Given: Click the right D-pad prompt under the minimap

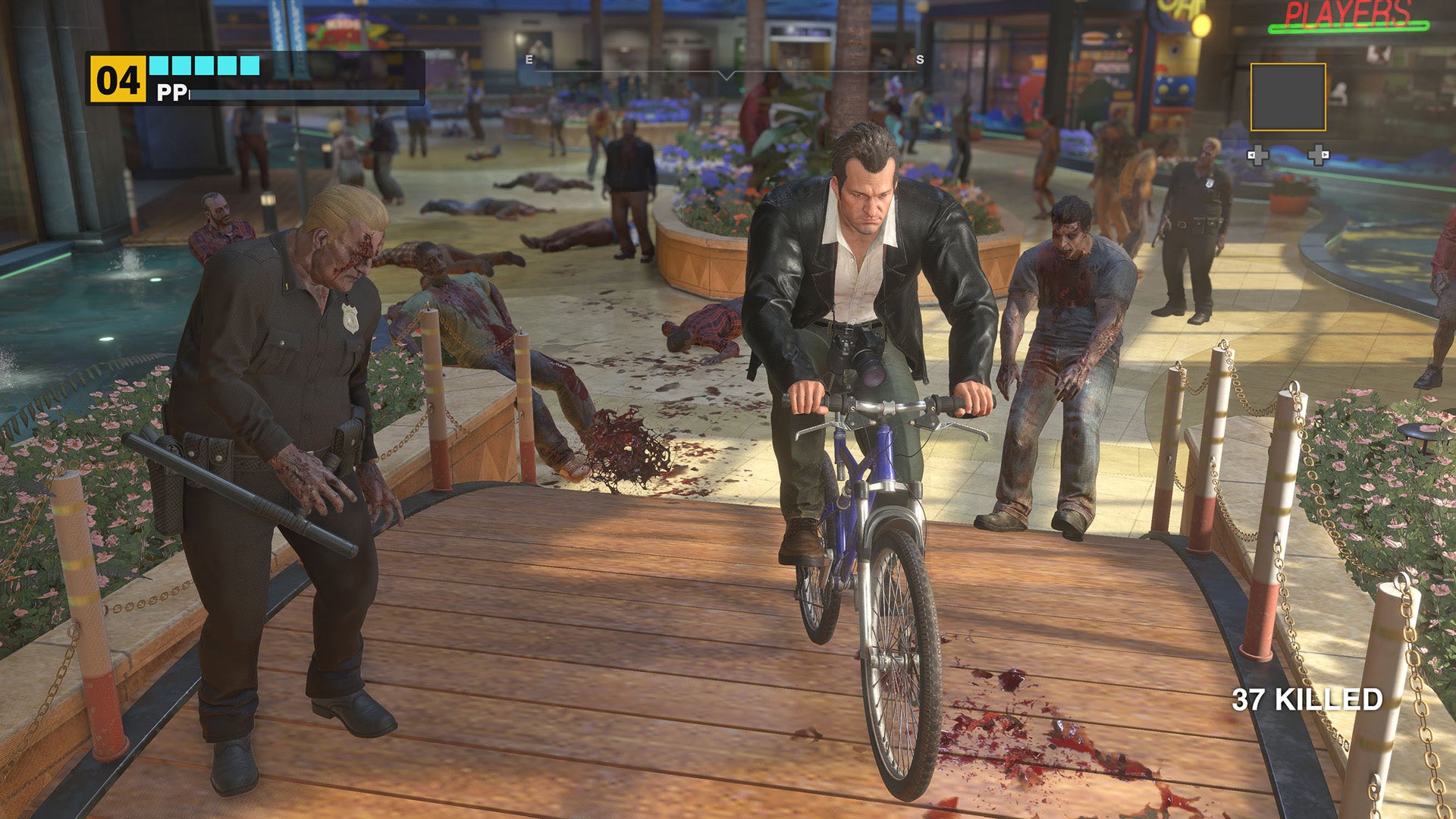Looking at the screenshot, I should [x=1319, y=156].
